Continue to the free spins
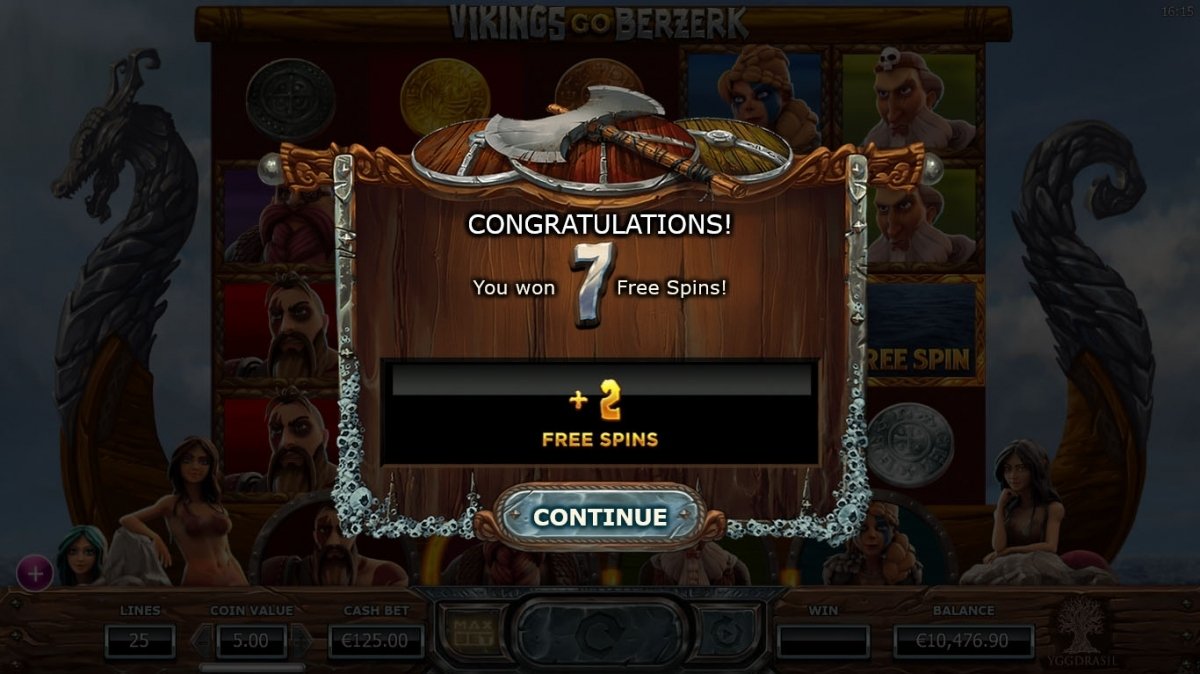 (x=599, y=517)
